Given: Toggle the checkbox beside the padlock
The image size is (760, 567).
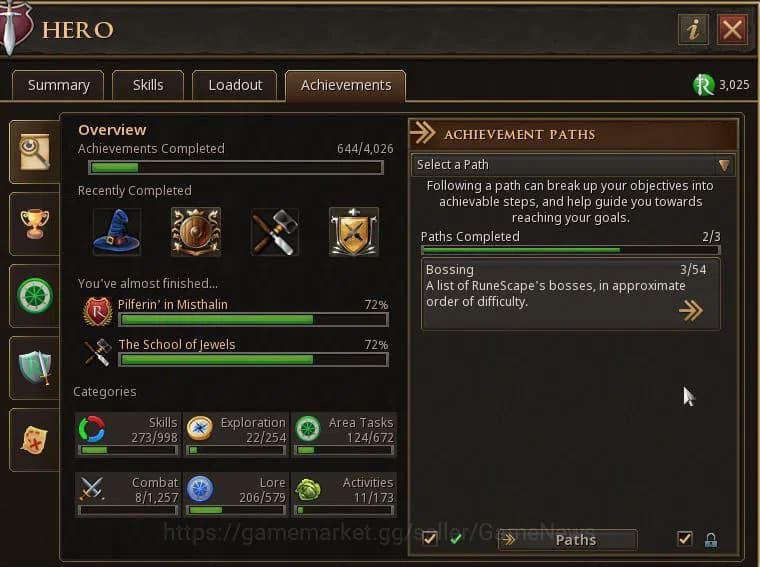Looking at the screenshot, I should coord(684,539).
